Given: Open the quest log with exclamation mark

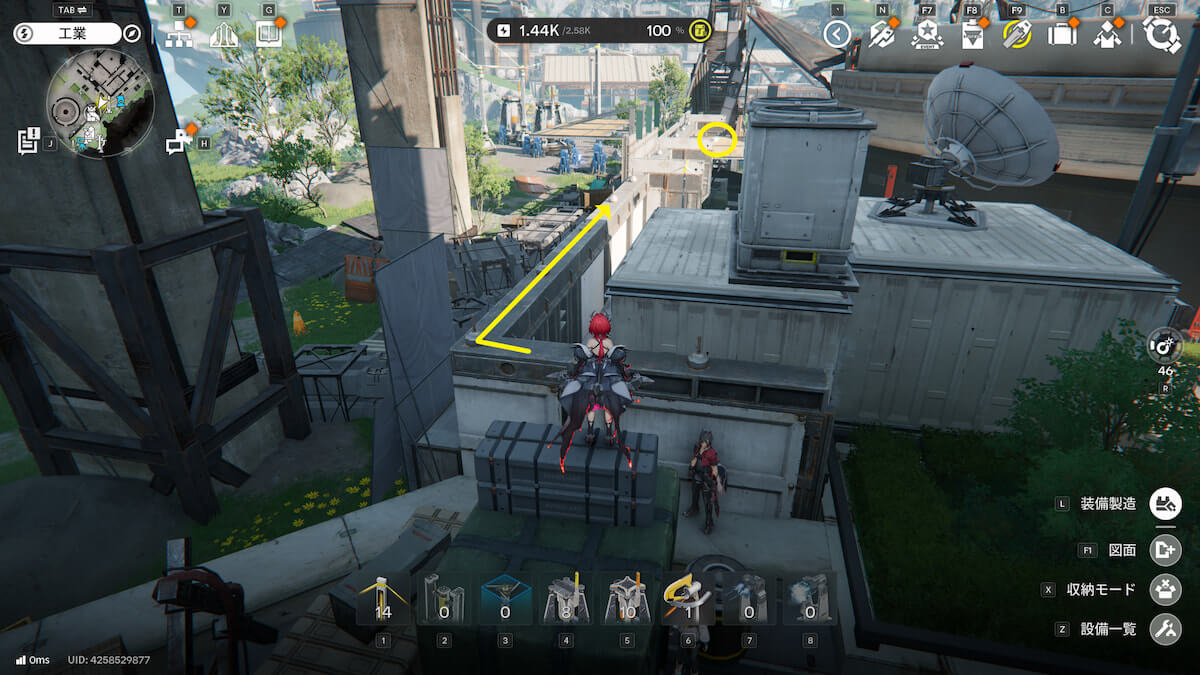Looking at the screenshot, I should tap(28, 141).
